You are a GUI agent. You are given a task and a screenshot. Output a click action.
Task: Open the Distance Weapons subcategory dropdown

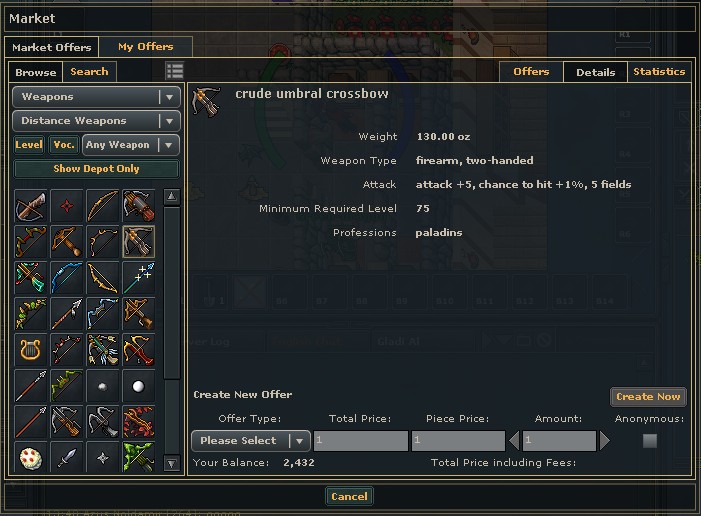coord(96,121)
